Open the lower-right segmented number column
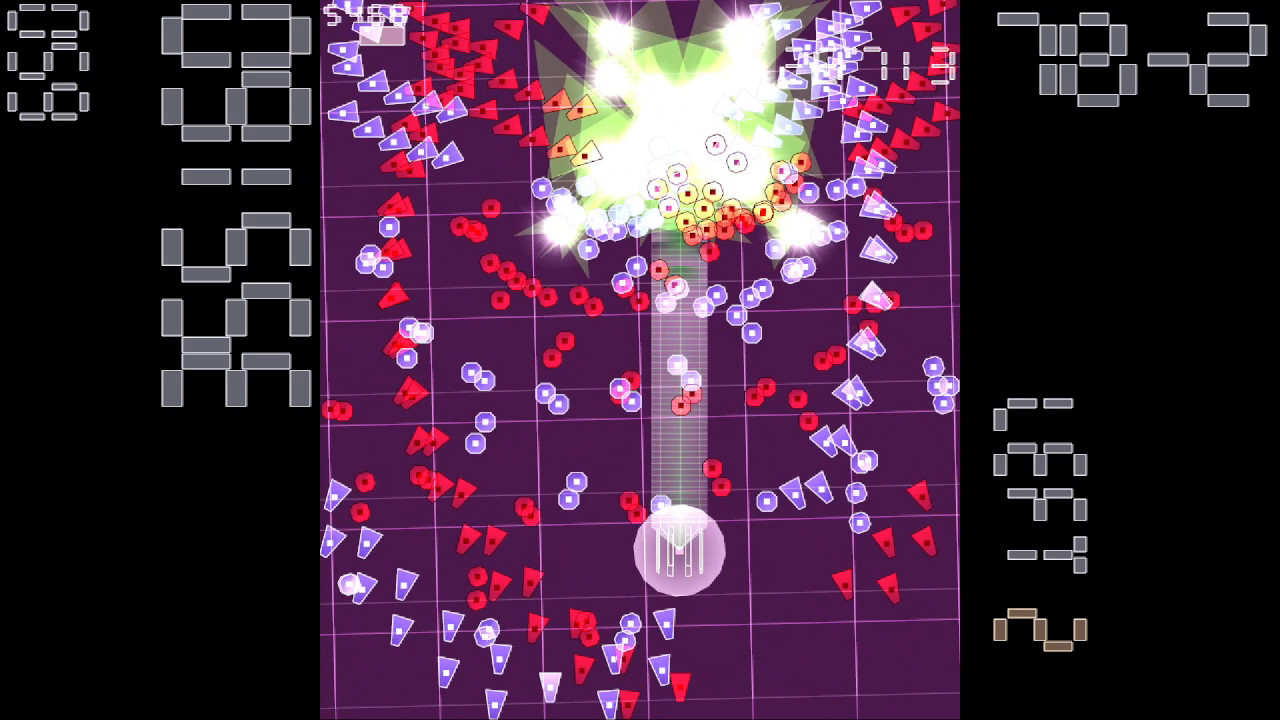 pos(1040,480)
